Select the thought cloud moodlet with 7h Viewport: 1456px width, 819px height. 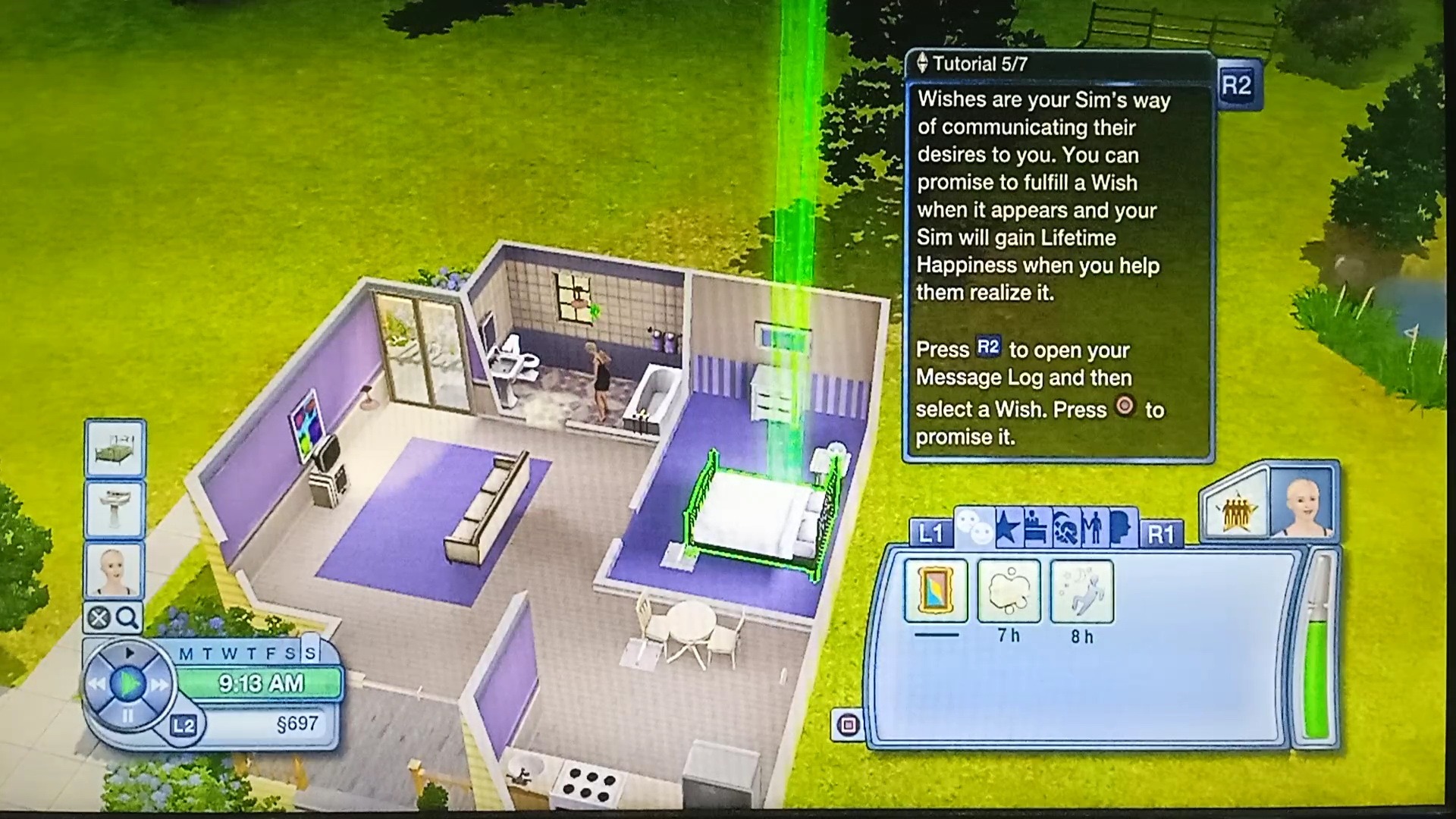coord(1009,591)
